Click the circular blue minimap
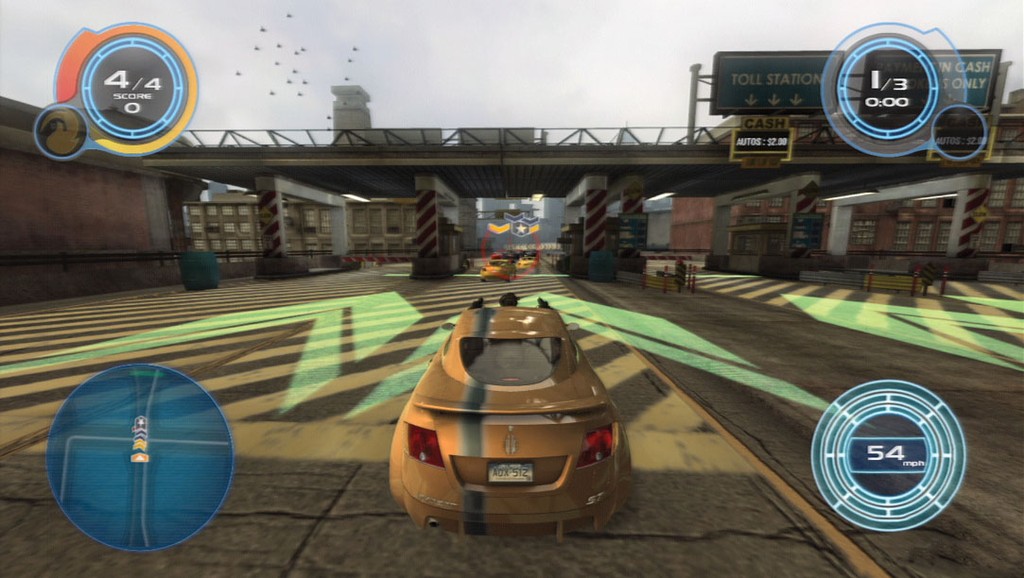 [139, 456]
